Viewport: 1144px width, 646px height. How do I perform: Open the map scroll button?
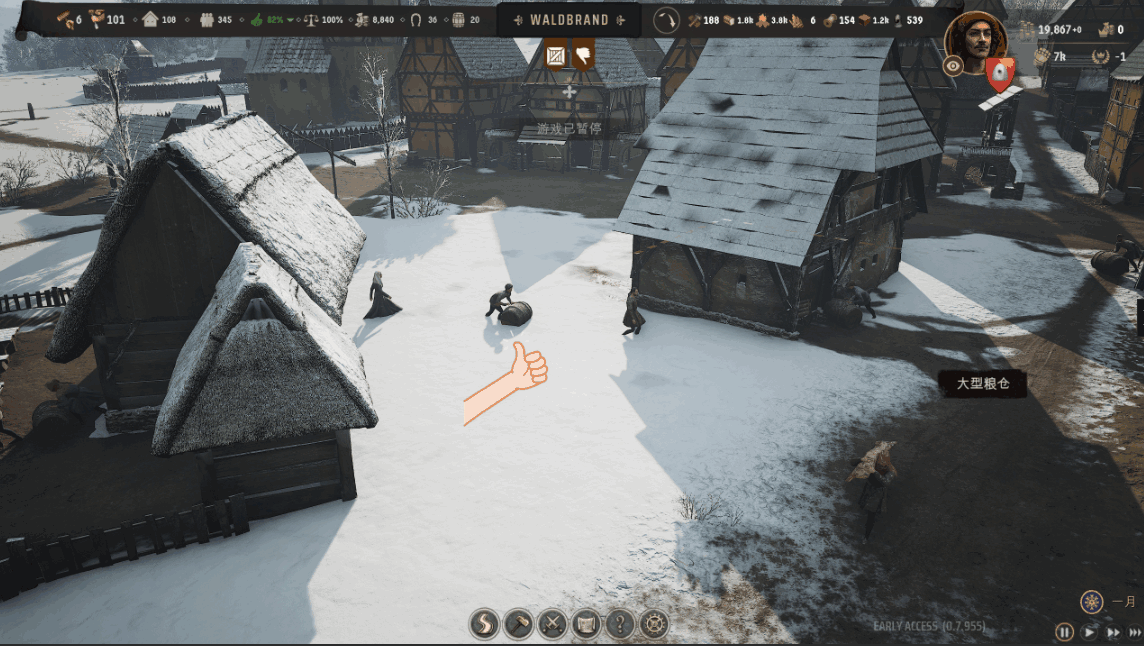tap(586, 625)
